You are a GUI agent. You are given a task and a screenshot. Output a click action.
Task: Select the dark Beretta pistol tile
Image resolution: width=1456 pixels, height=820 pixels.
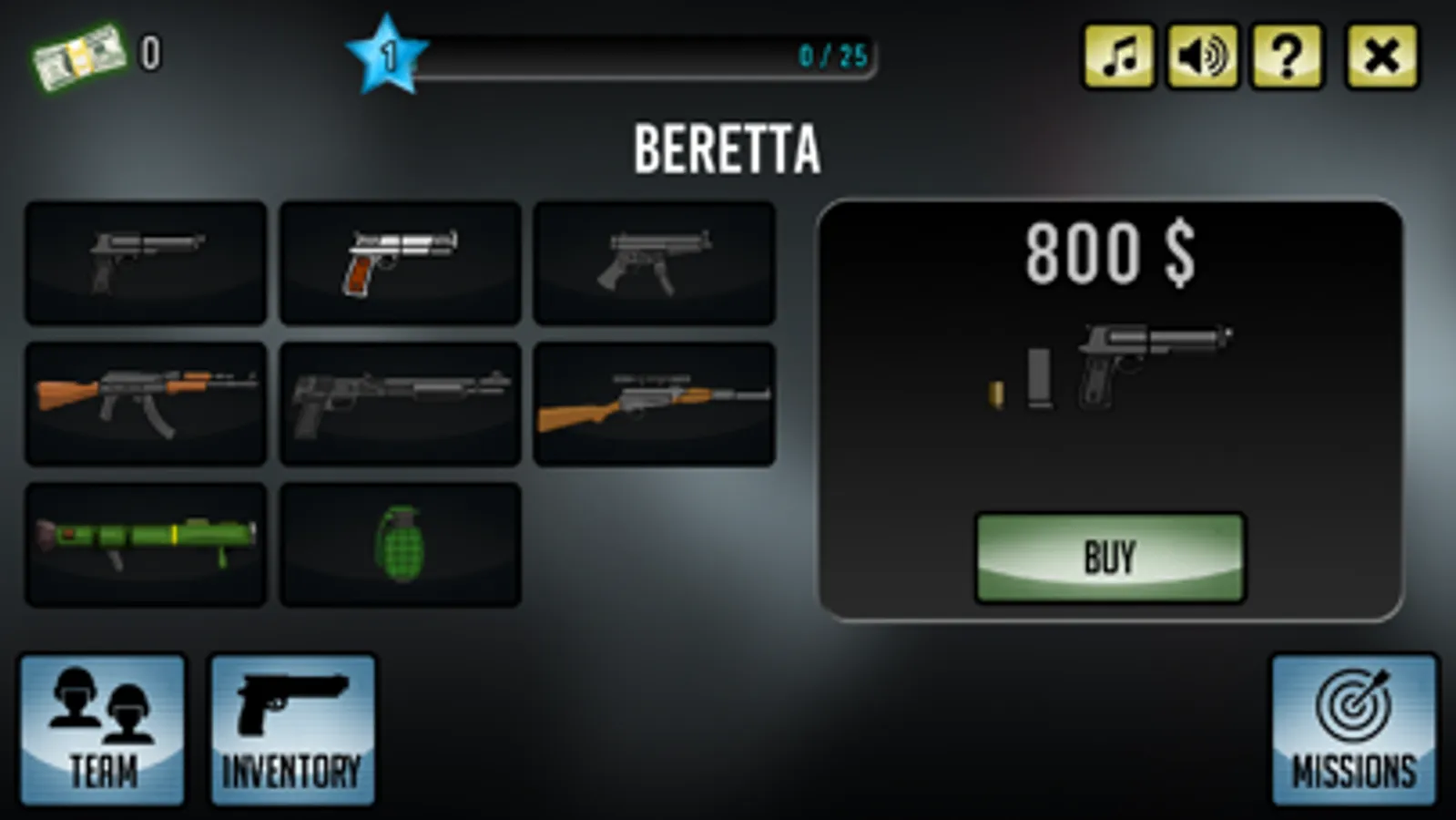pos(146,262)
